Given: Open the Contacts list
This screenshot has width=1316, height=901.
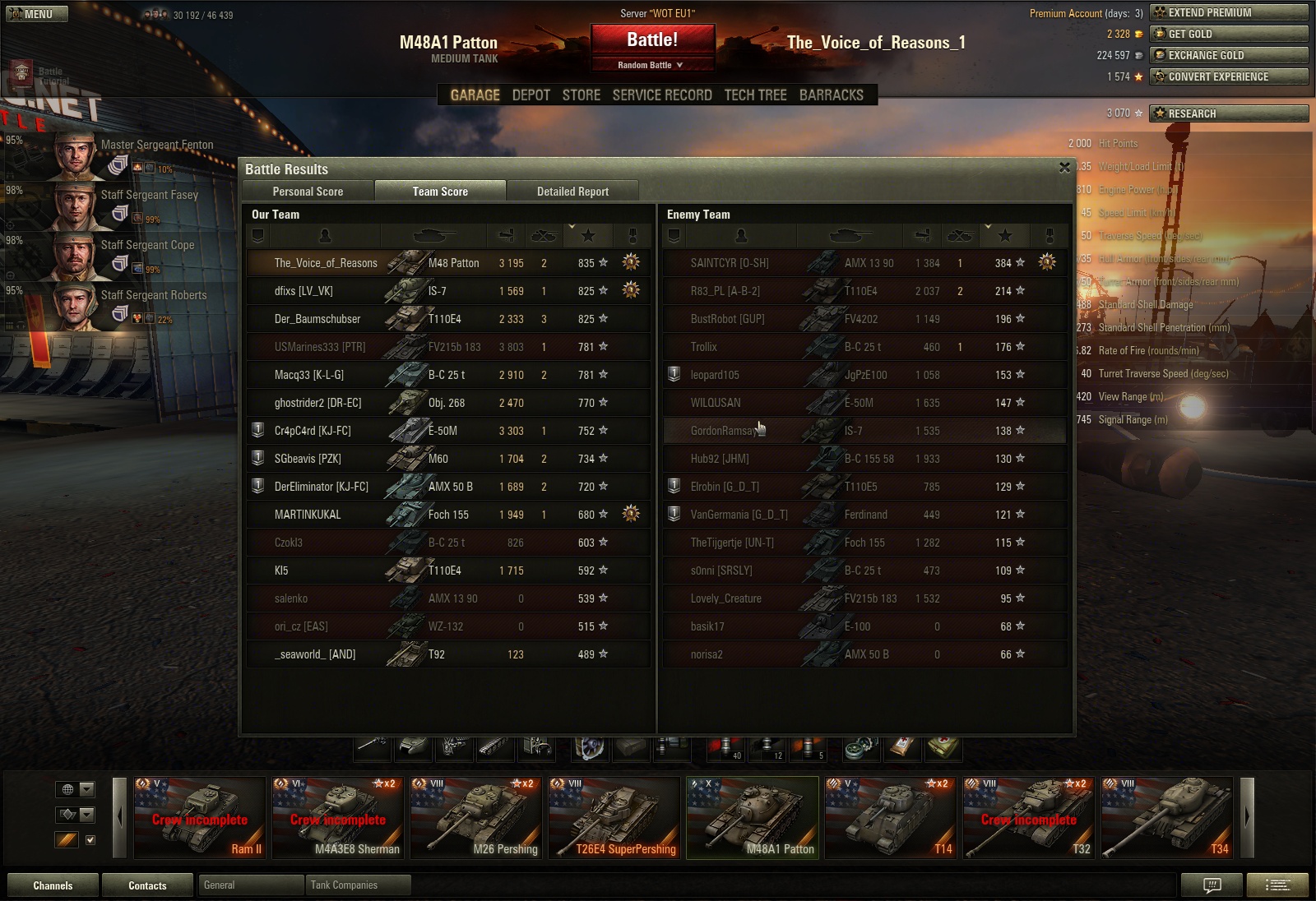Looking at the screenshot, I should (147, 885).
